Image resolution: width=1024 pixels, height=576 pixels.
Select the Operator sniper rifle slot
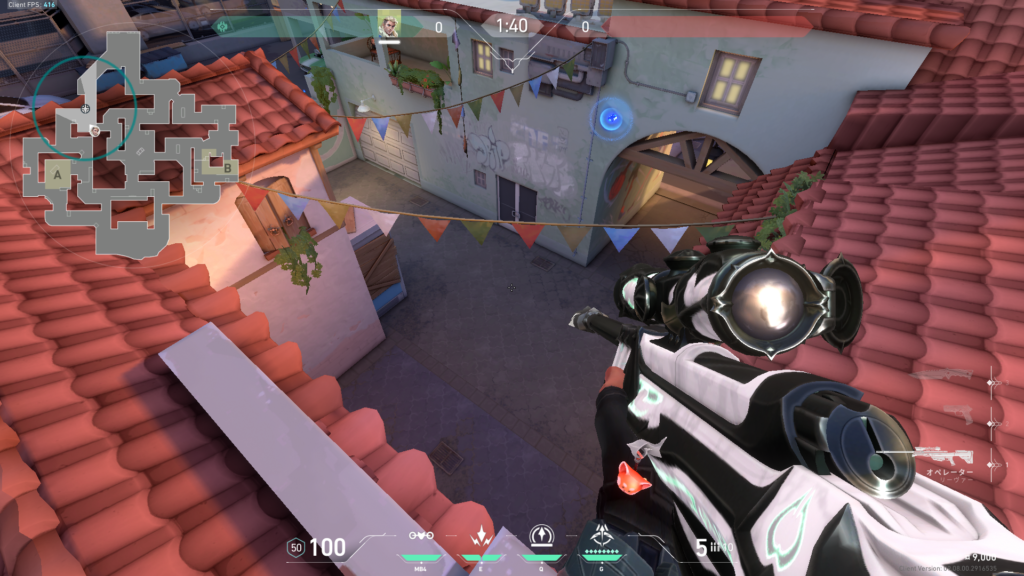click(944, 456)
